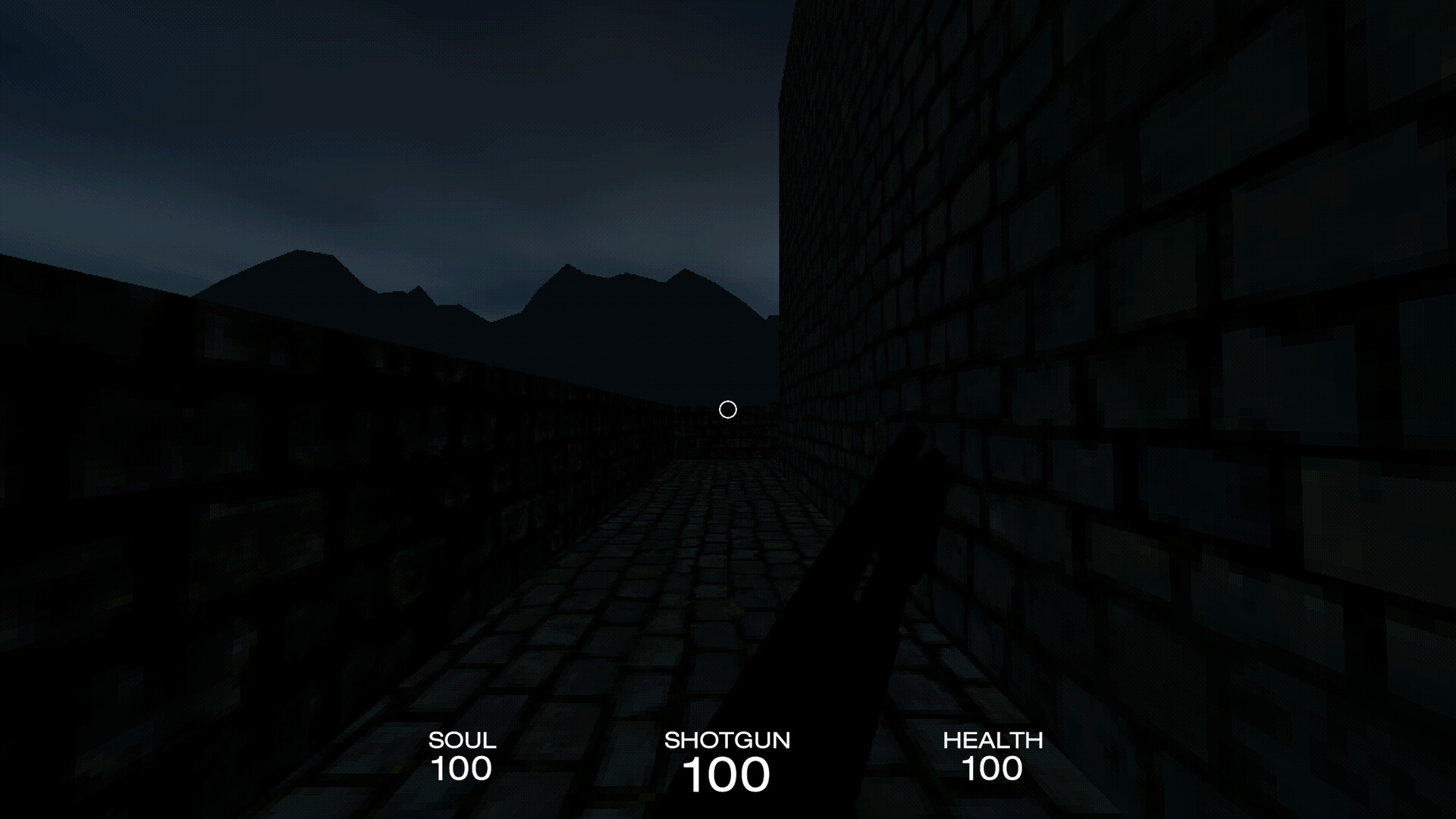Toggle the SOUL 100 display
1456x819 pixels.
click(461, 768)
